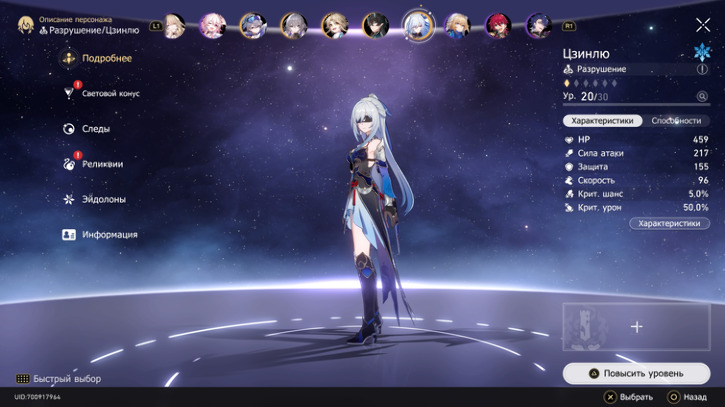Viewport: 725px width, 407px height.
Task: Go to the Следы section
Action: pos(96,129)
